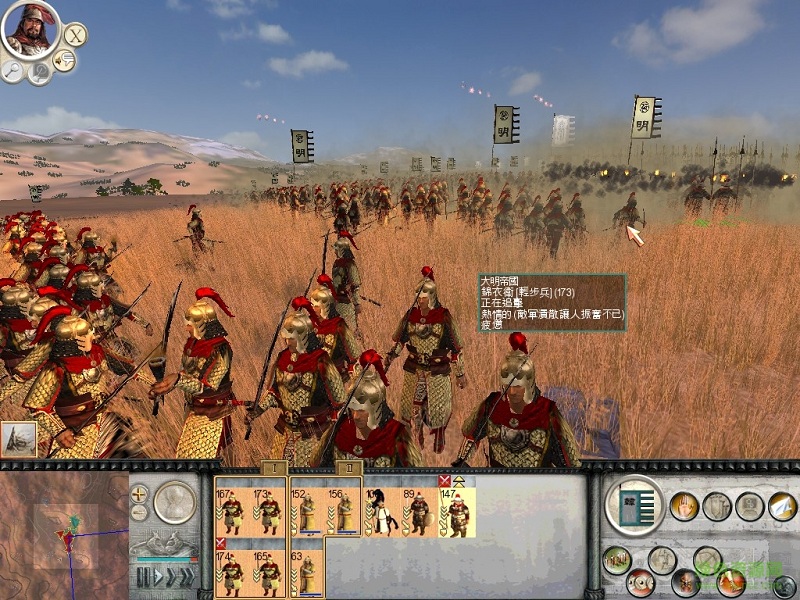Click the magnifying glass button
Image resolution: width=800 pixels, height=600 pixels.
12,71
